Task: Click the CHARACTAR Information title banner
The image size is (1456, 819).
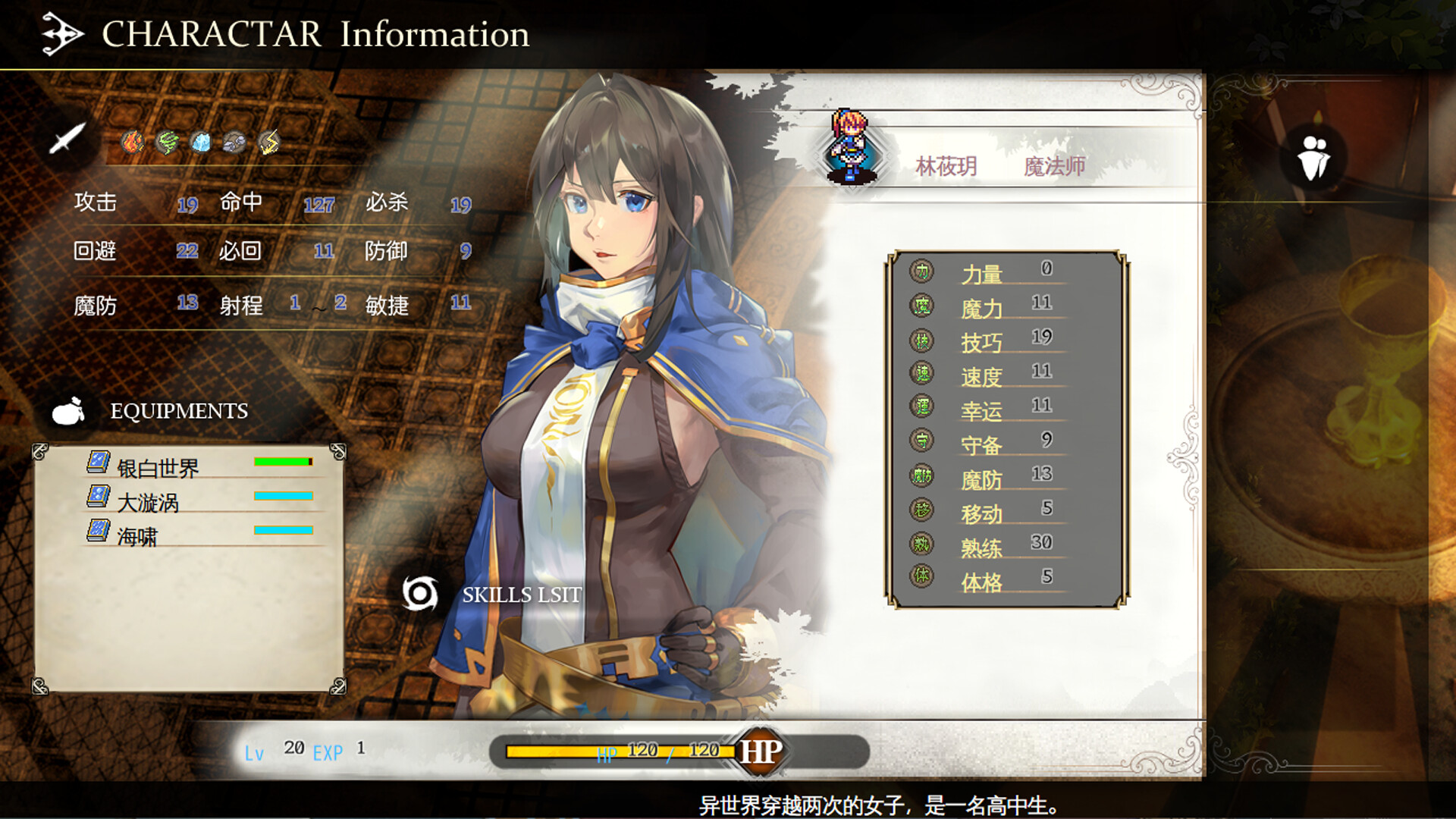Action: click(x=315, y=33)
